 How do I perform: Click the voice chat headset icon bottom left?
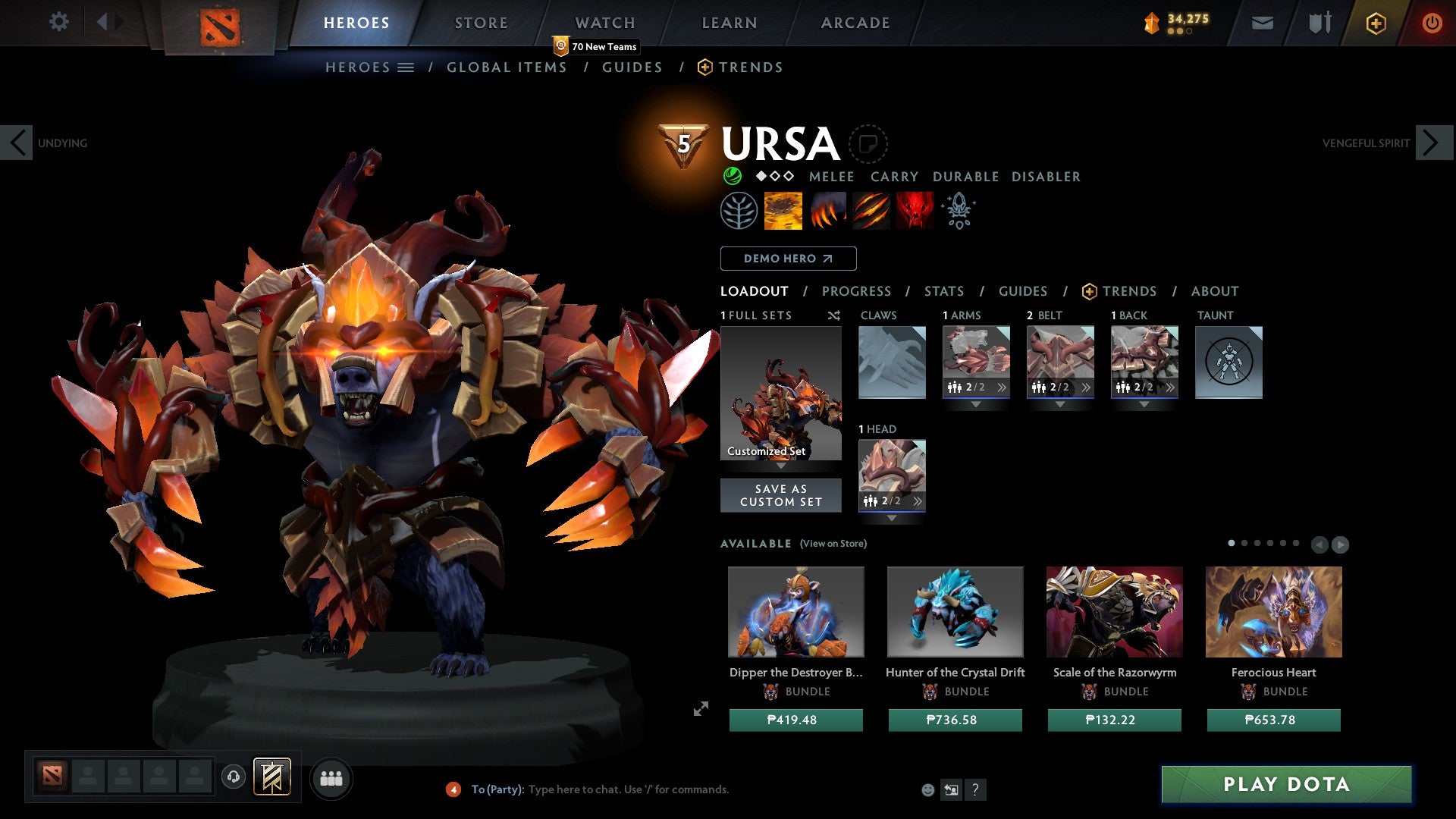tap(234, 777)
